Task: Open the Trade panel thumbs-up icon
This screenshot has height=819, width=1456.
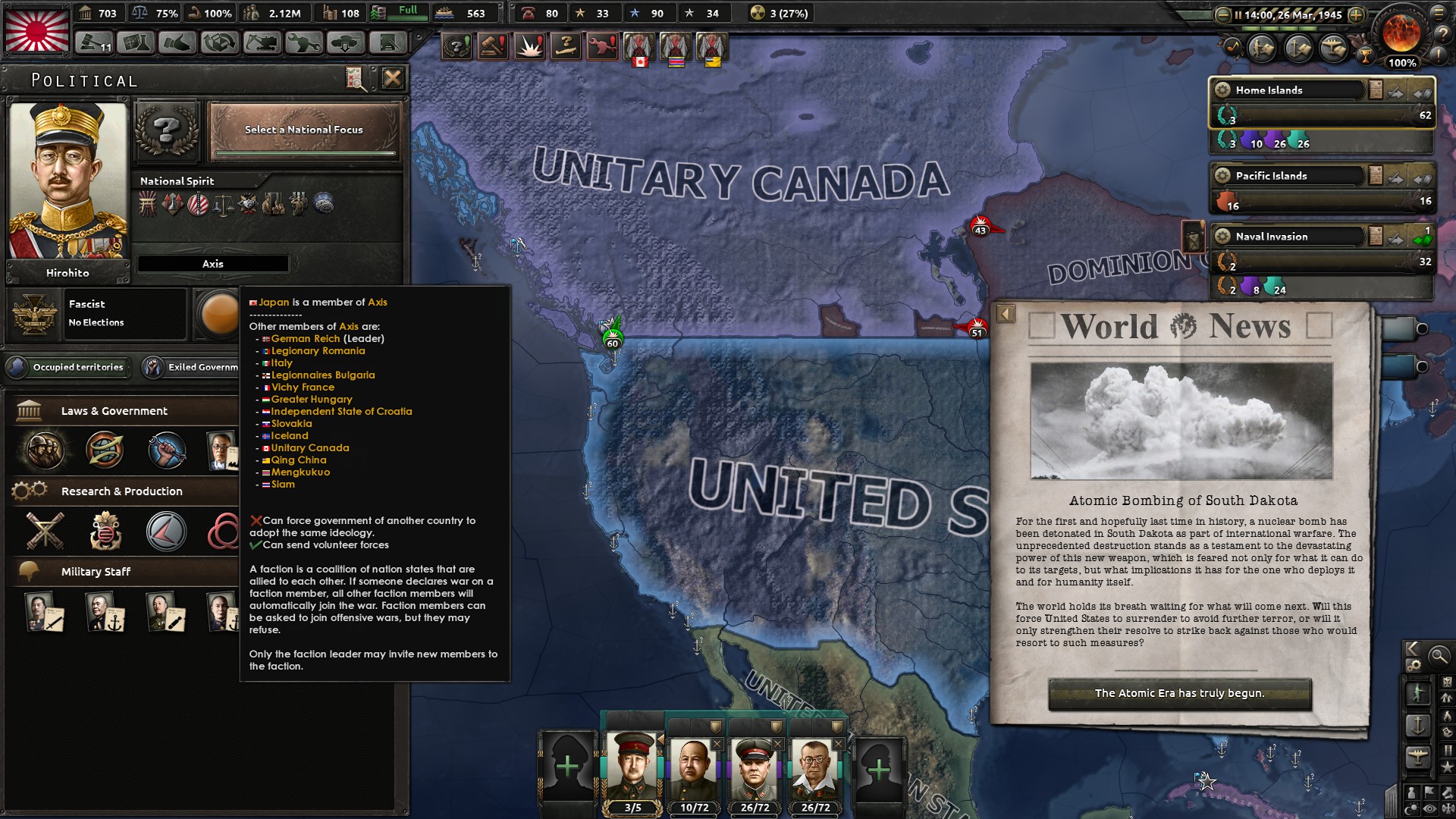Action: click(x=176, y=44)
